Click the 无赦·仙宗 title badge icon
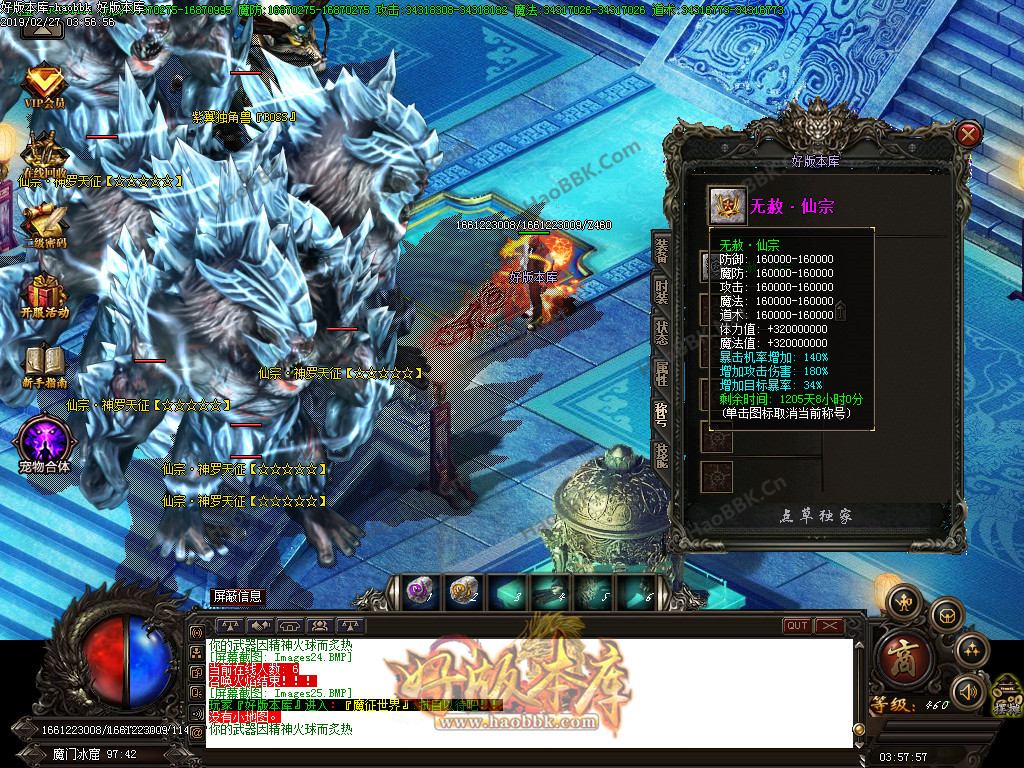 tap(724, 205)
